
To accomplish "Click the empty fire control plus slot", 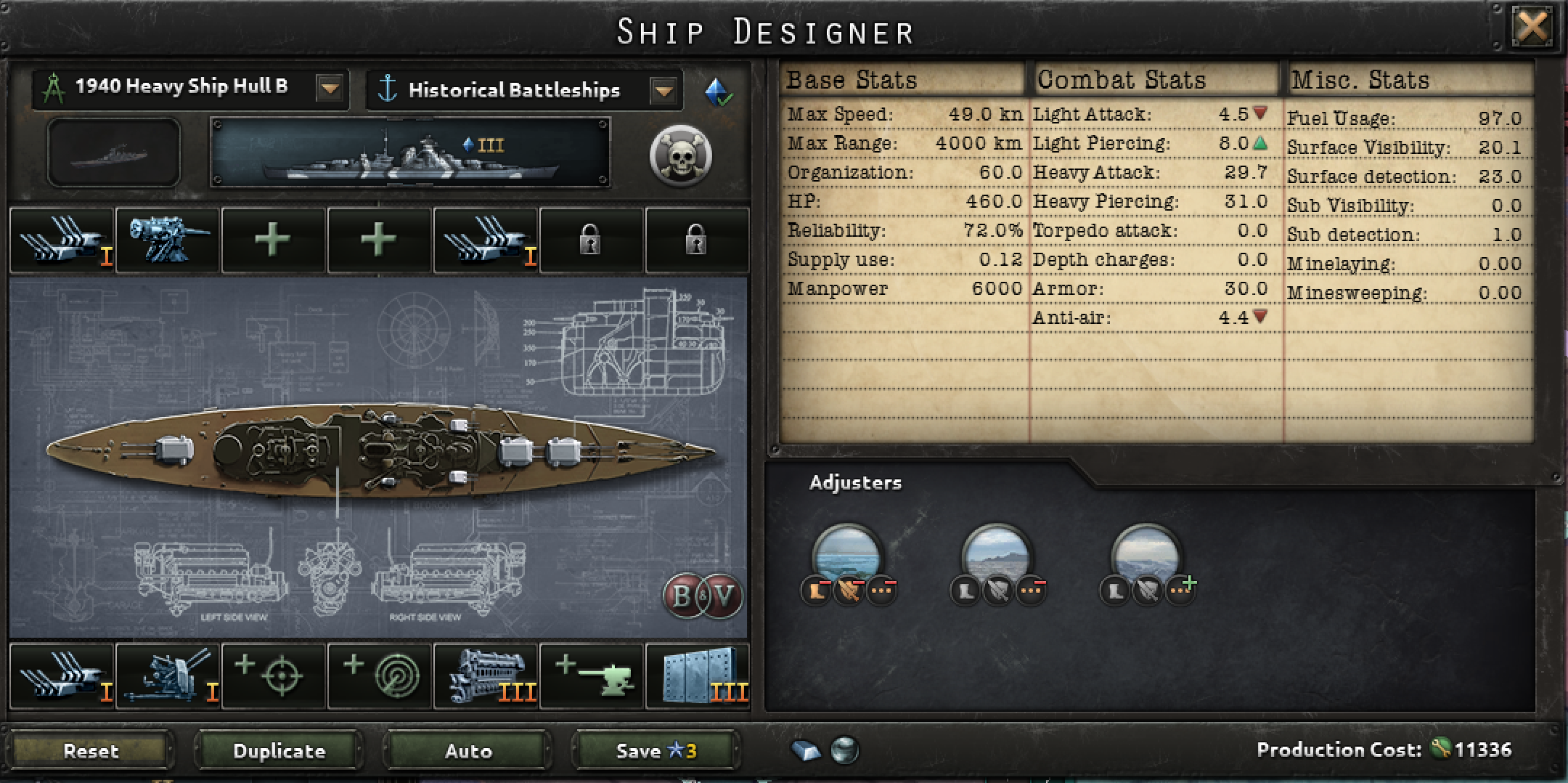I will (x=272, y=676).
